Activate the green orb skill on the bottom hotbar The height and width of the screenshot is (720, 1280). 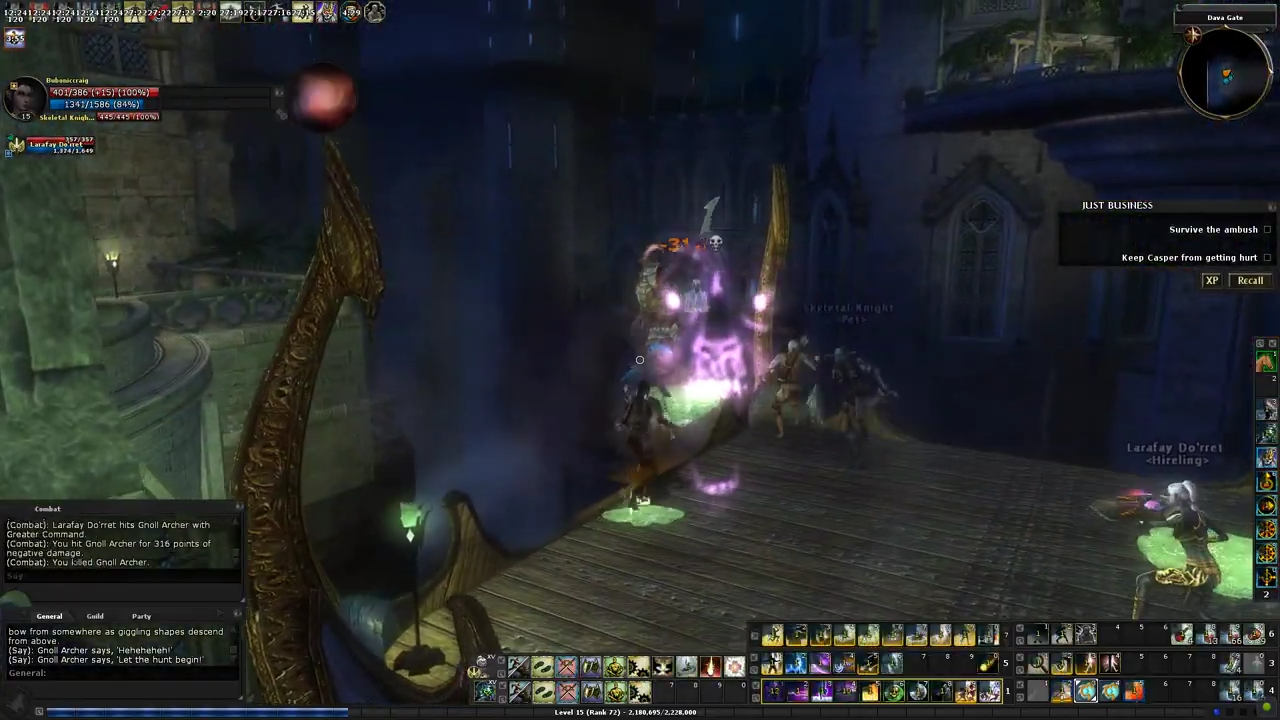pos(895,690)
